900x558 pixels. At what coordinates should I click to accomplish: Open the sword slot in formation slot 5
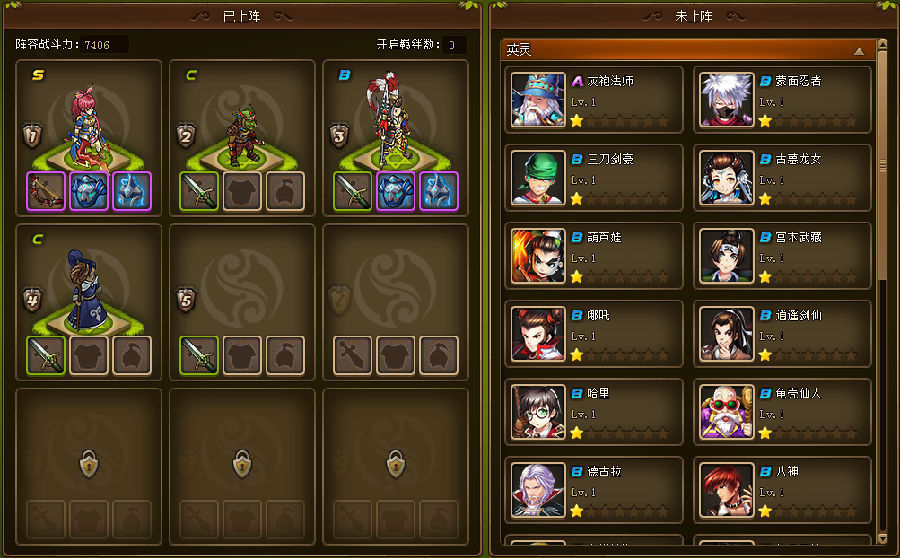tap(199, 354)
